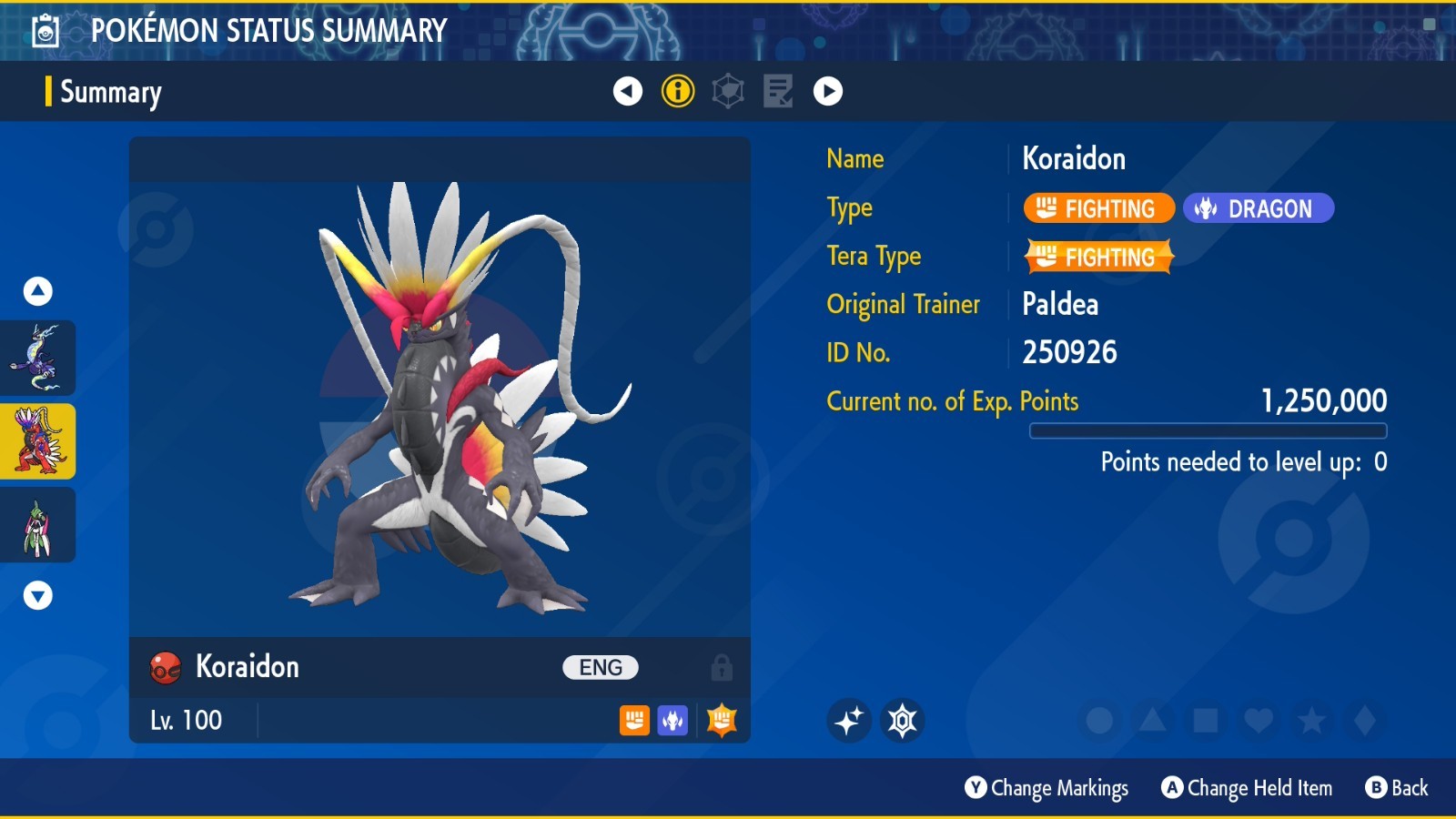Screen dimensions: 1456x819
Task: Toggle the diamond marking
Action: click(x=1365, y=721)
